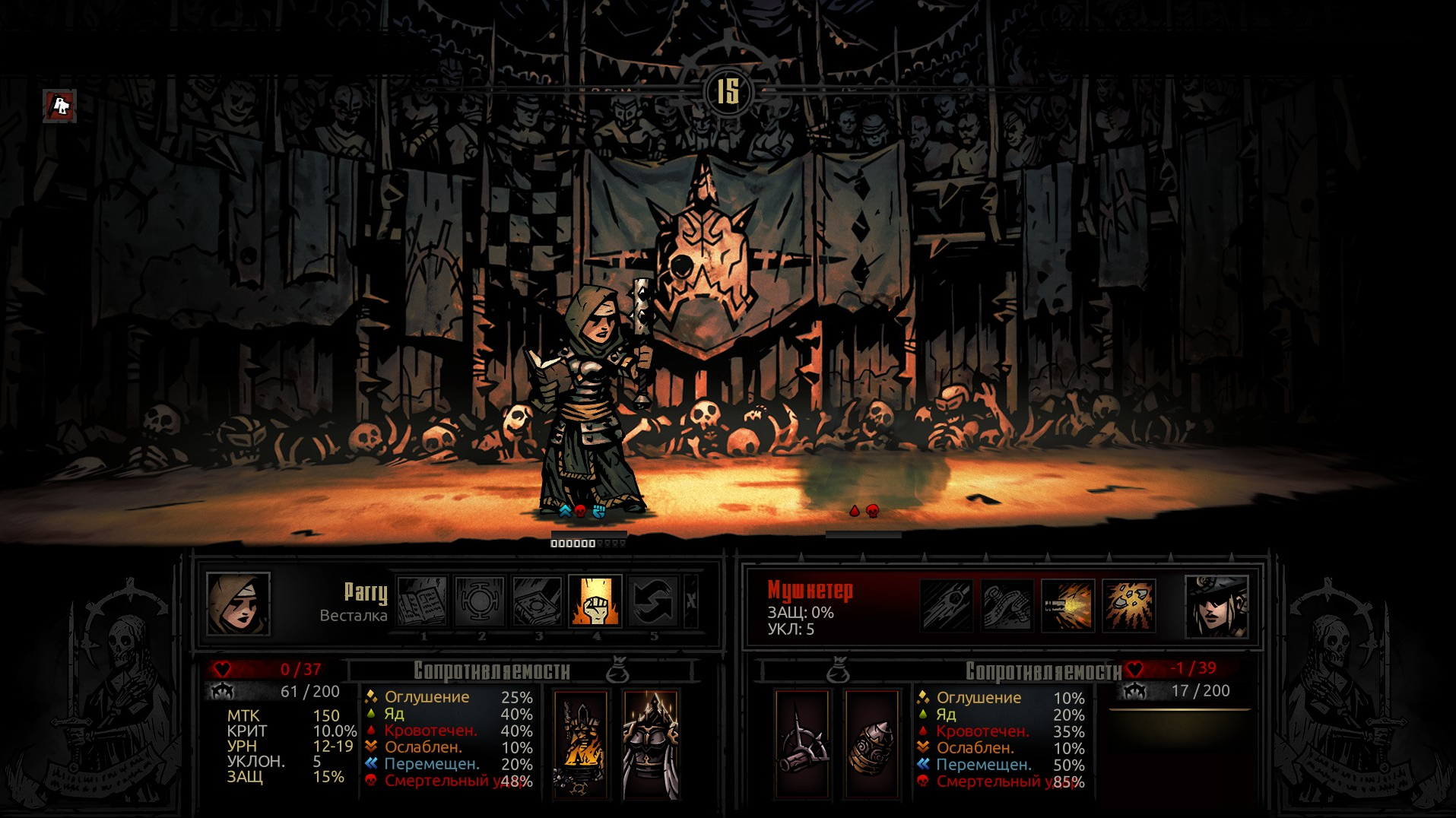Viewport: 1456px width, 818px height.
Task: Inspect the Musketeer's engraved bullet trinket
Action: point(871,744)
